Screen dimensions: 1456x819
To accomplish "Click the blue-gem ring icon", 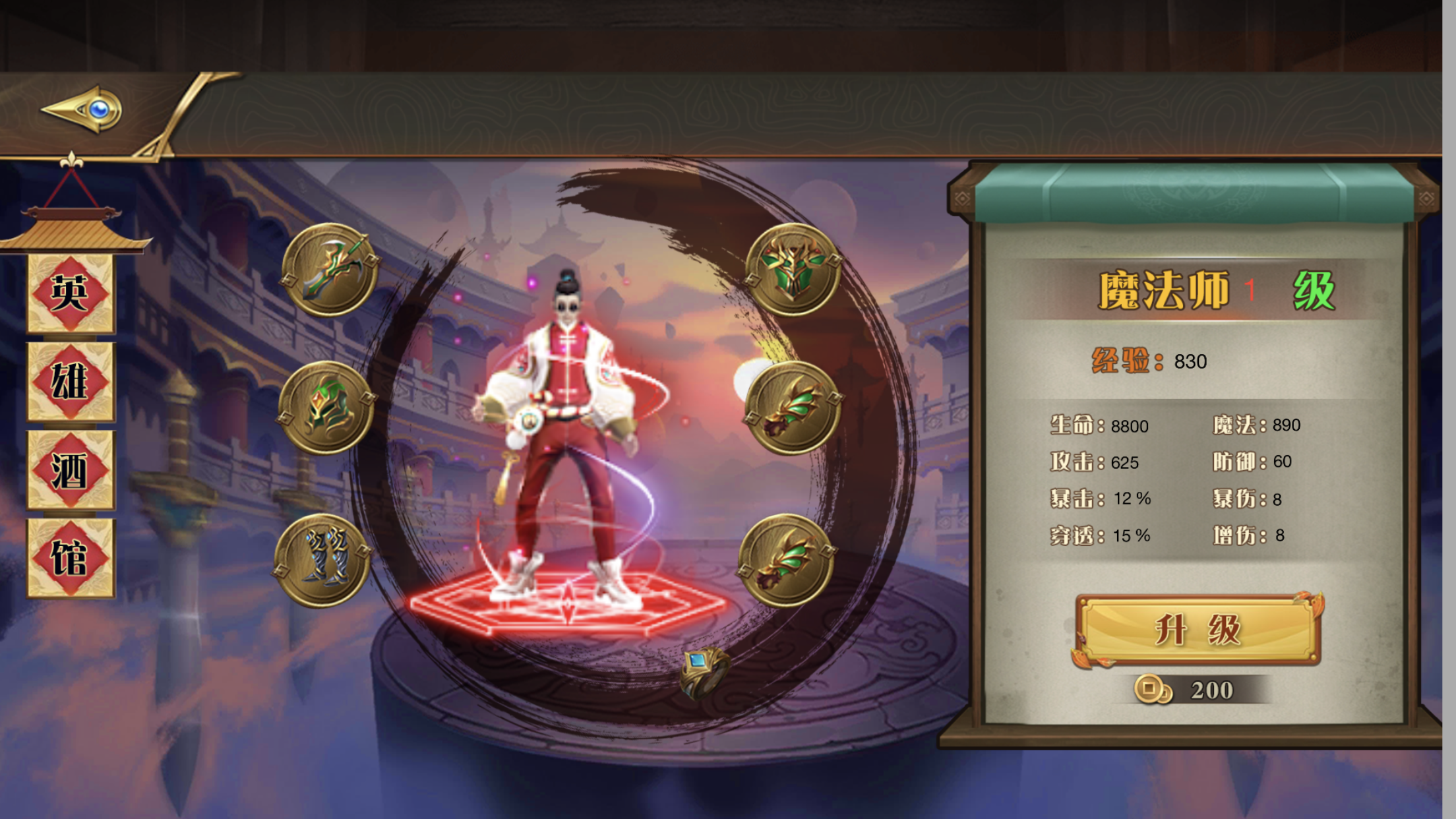I will (704, 671).
